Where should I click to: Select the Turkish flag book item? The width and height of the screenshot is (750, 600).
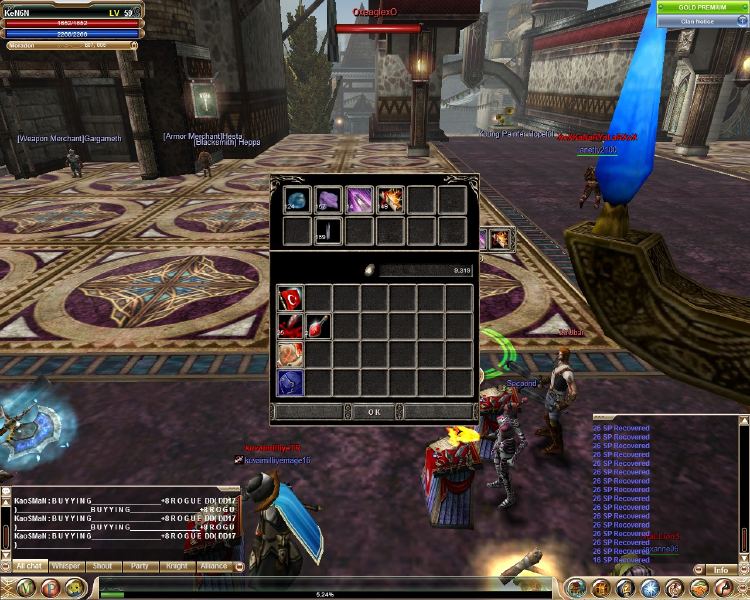click(x=290, y=298)
